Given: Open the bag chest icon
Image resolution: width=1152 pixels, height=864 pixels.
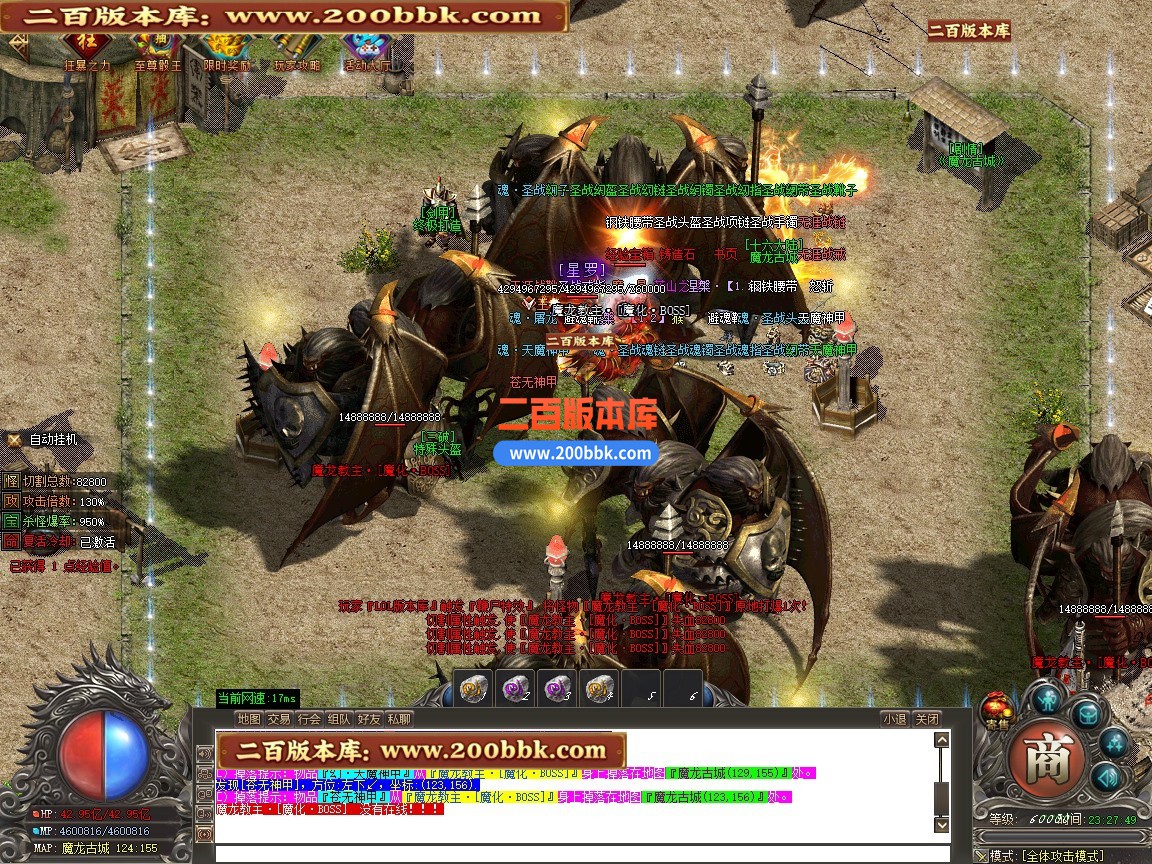Looking at the screenshot, I should point(1087,713).
